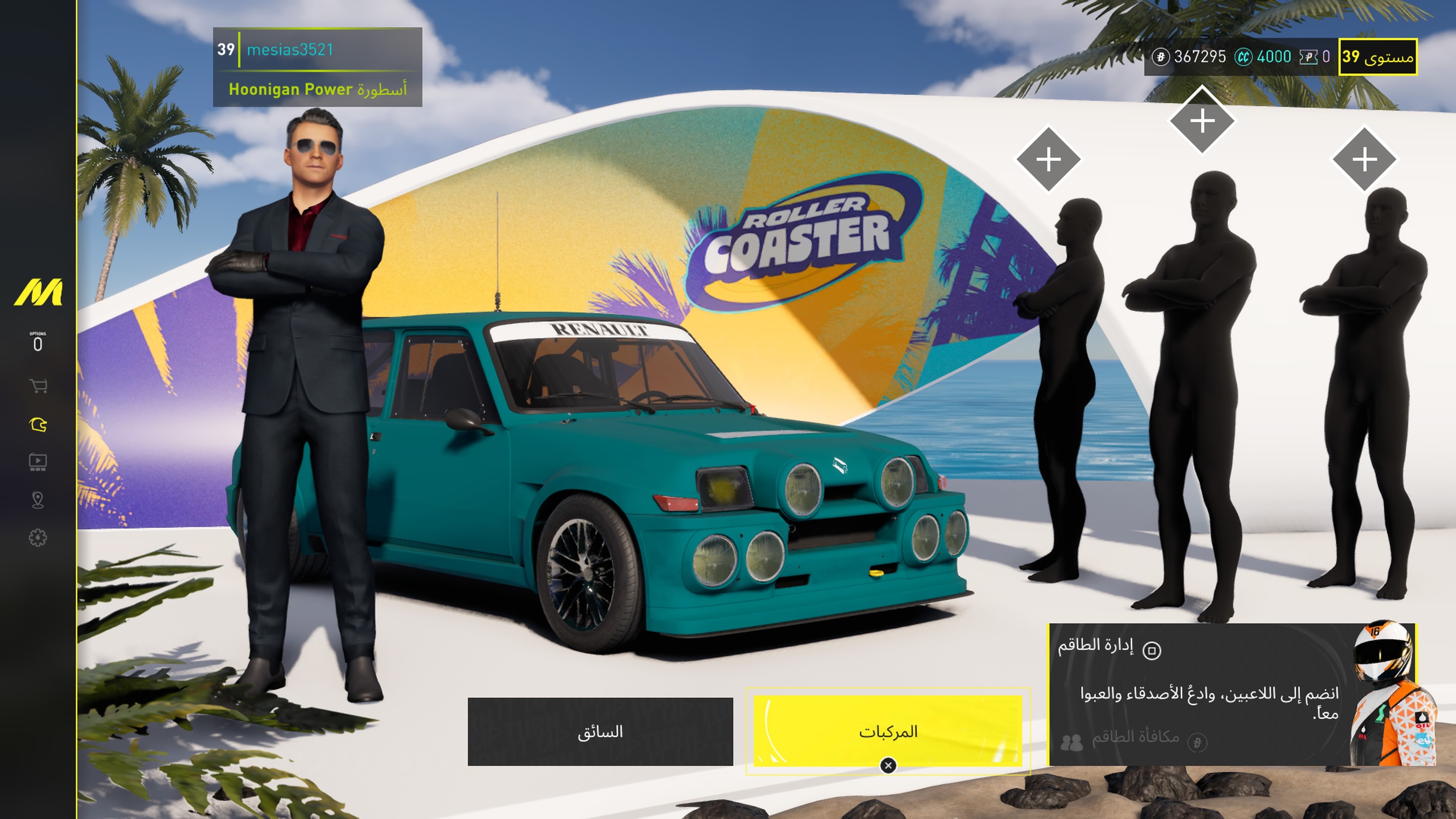Click the yellow مستوى 39 level badge
1456x819 pixels.
(x=1378, y=56)
